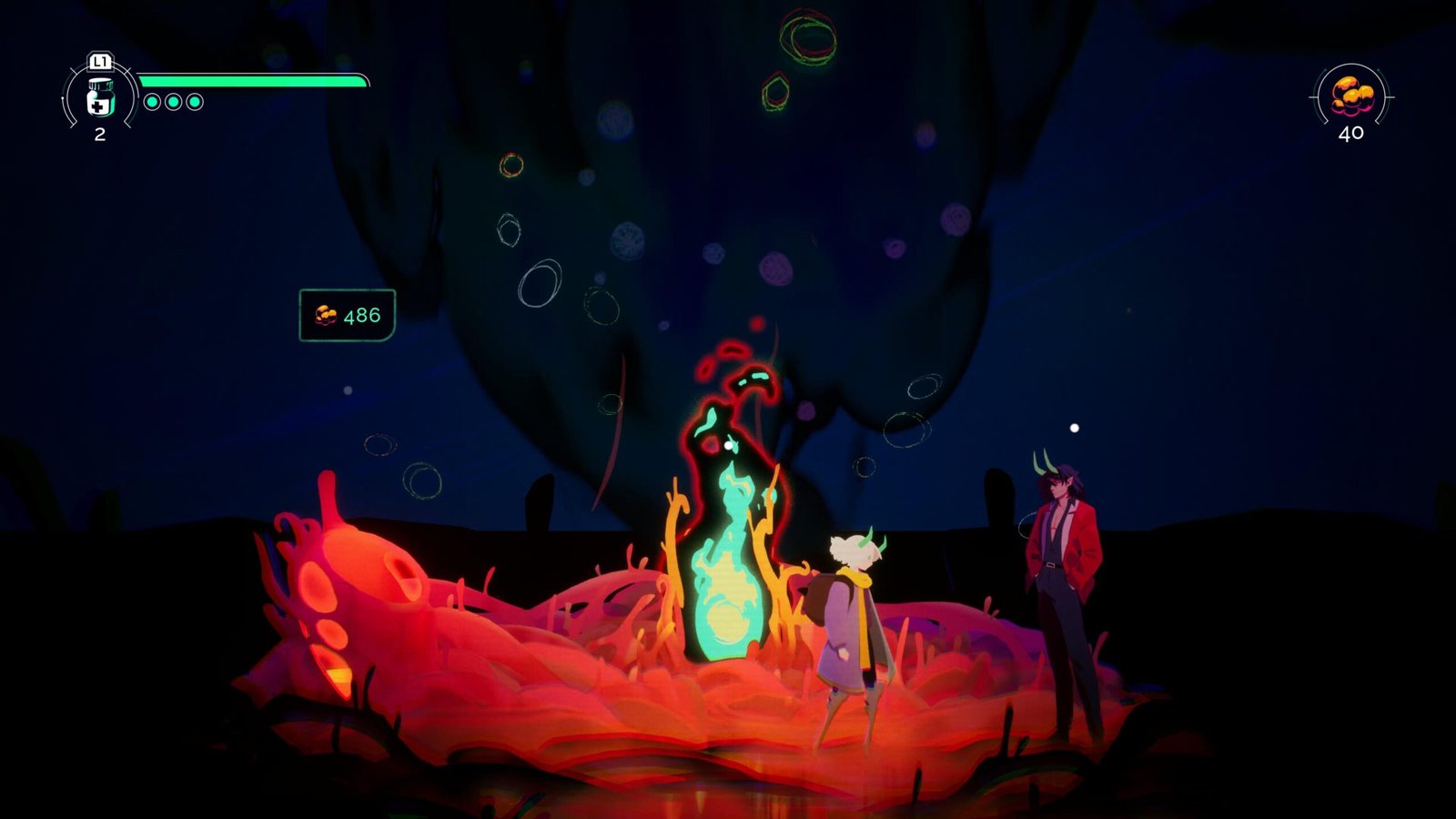The image size is (1456, 819).
Task: Use the healing flask icon
Action: (x=100, y=98)
